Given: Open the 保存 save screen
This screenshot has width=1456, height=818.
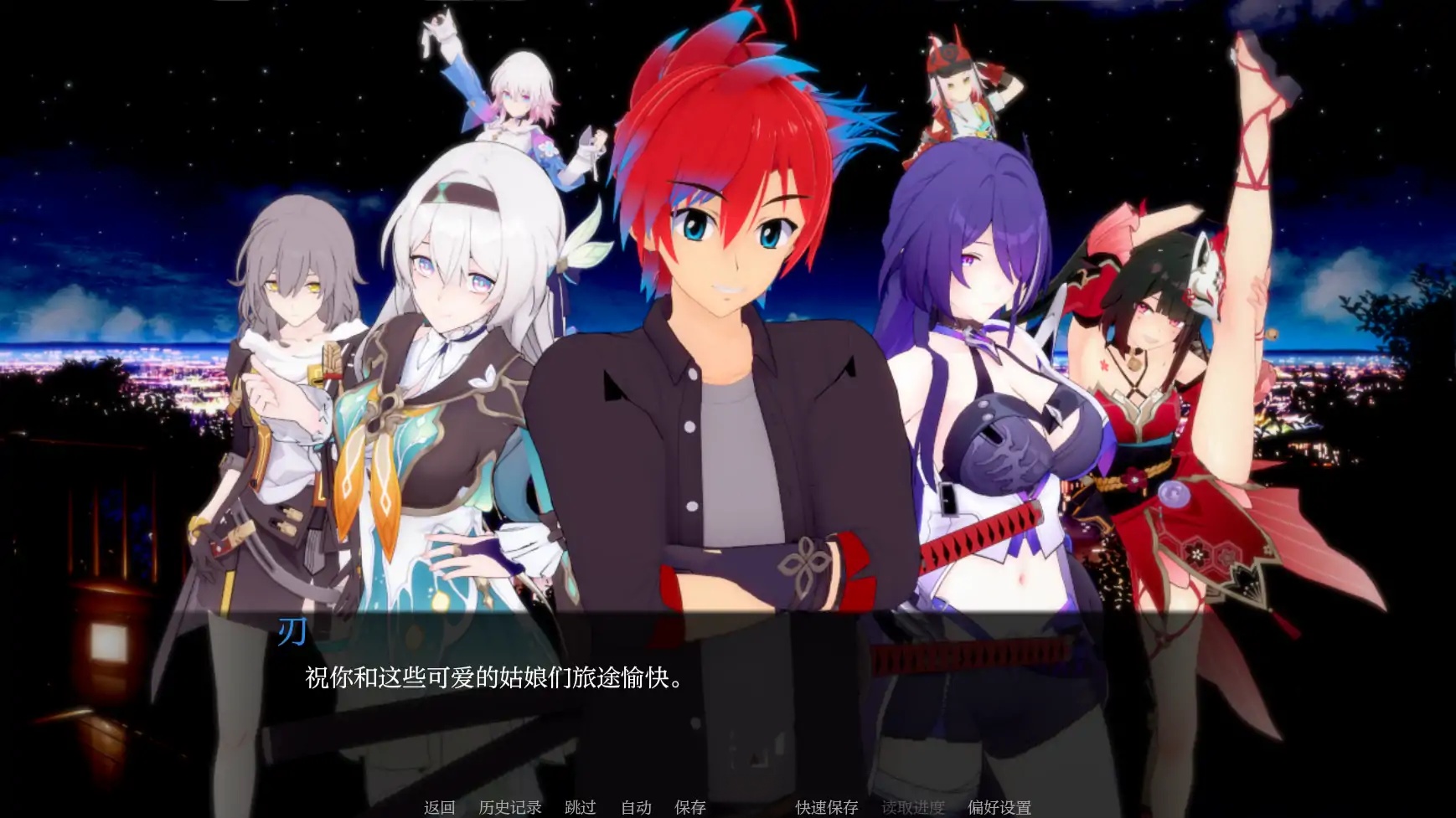Looking at the screenshot, I should [689, 808].
